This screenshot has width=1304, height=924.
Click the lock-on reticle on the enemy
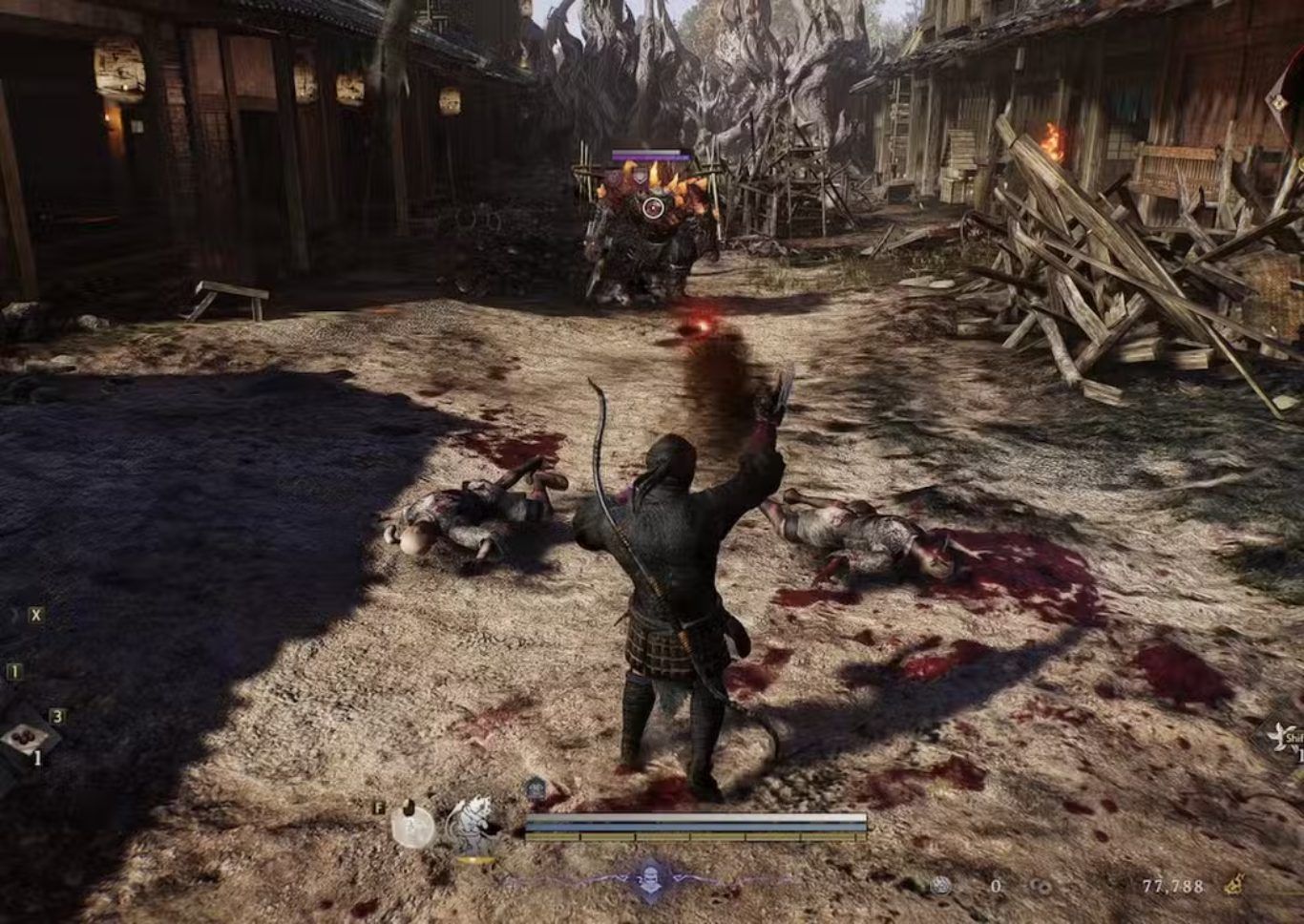653,206
